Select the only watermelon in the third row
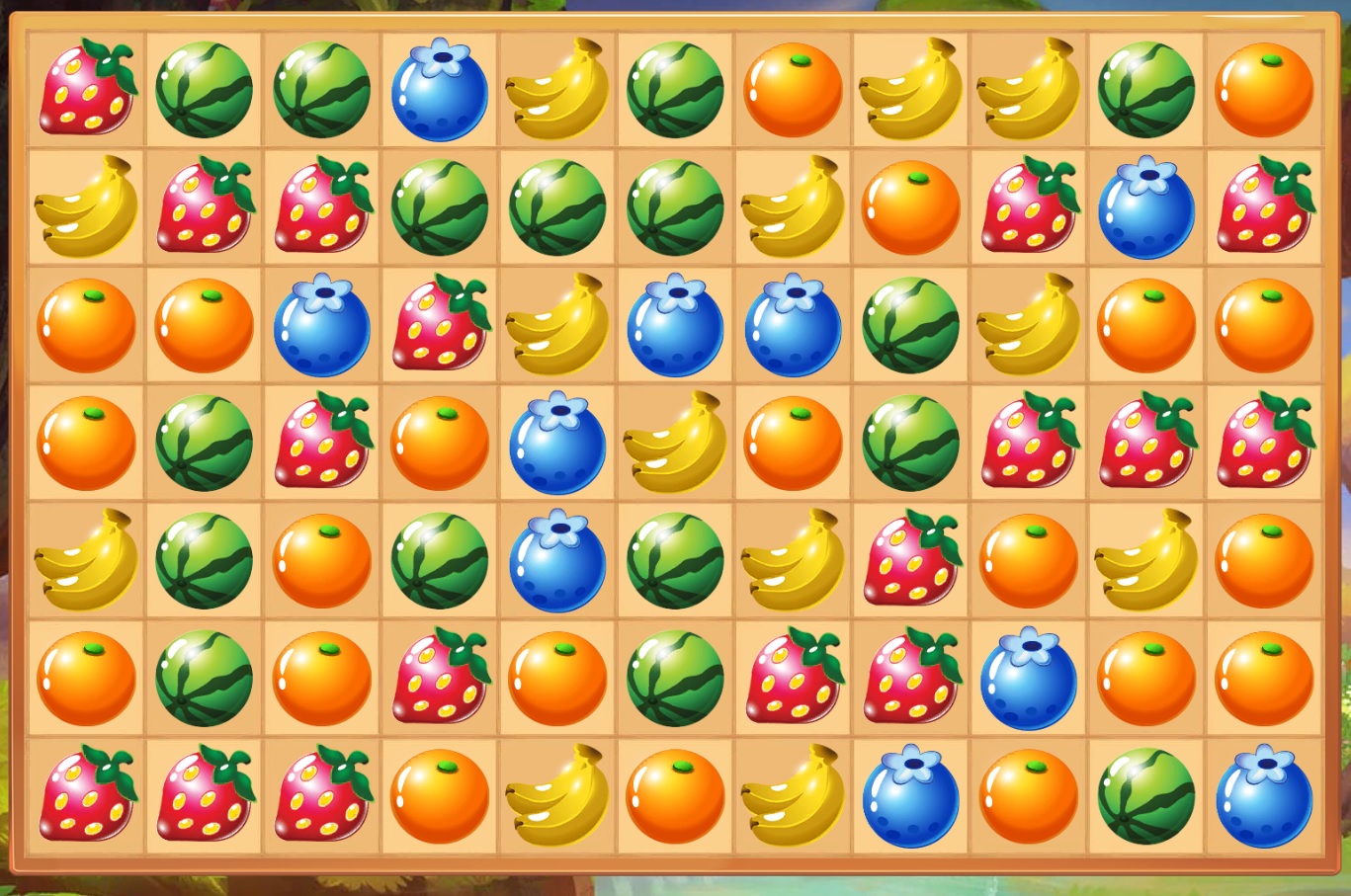This screenshot has width=1351, height=896. [x=911, y=325]
